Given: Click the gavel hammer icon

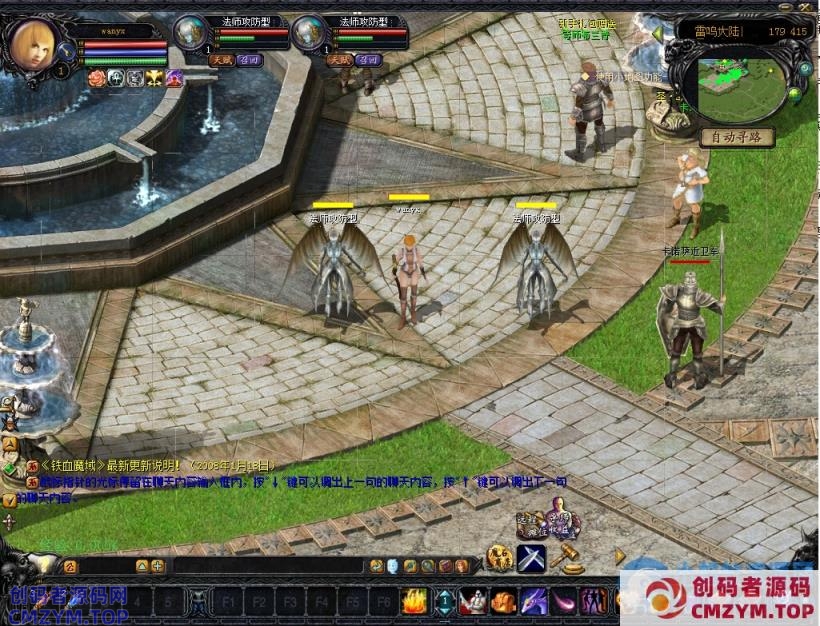Looking at the screenshot, I should point(568,557).
